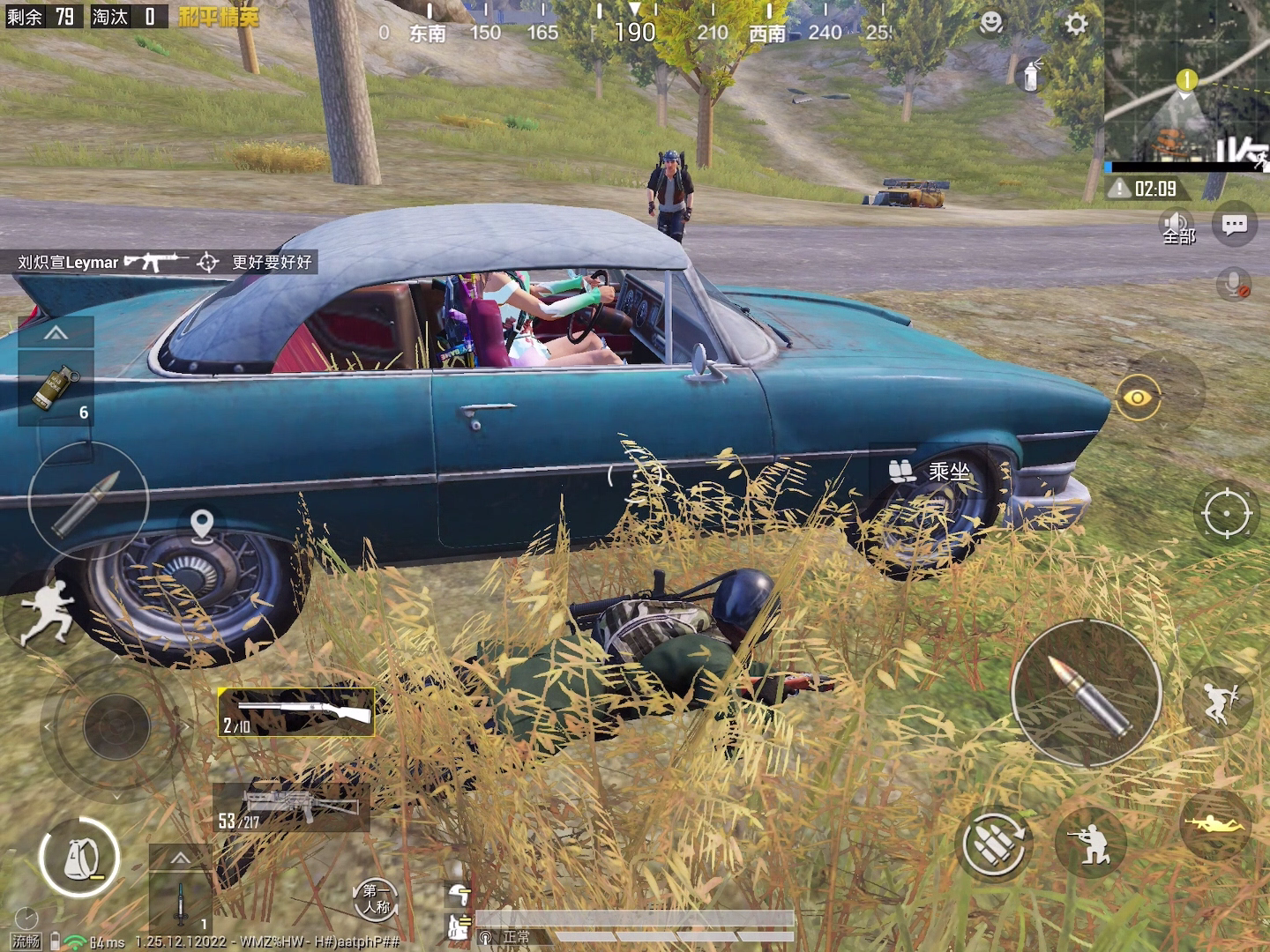Fire using the left bullet button

(x=87, y=502)
